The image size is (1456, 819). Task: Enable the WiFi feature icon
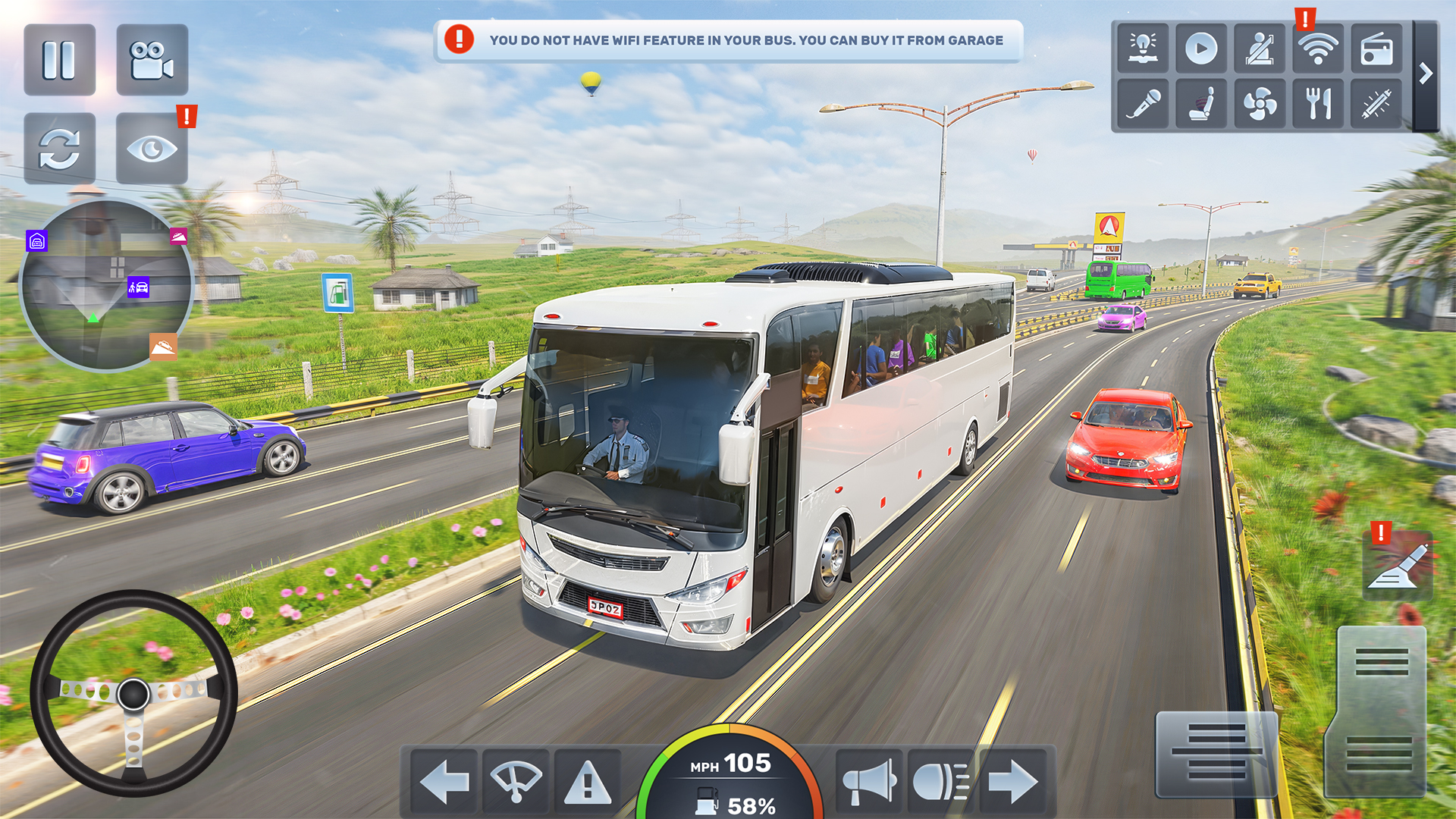point(1319,49)
